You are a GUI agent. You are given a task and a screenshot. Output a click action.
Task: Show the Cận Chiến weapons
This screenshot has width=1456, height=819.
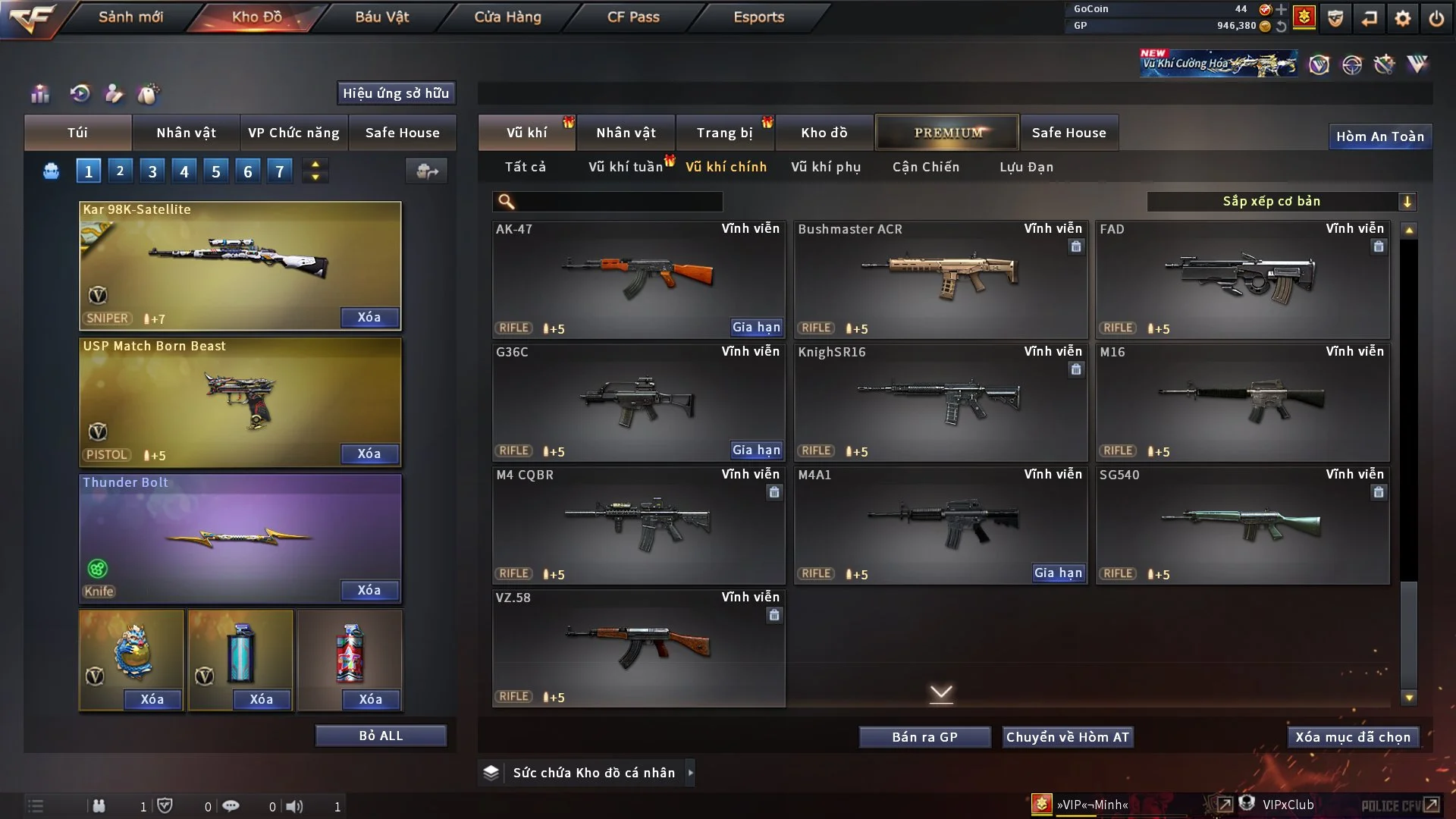(925, 167)
